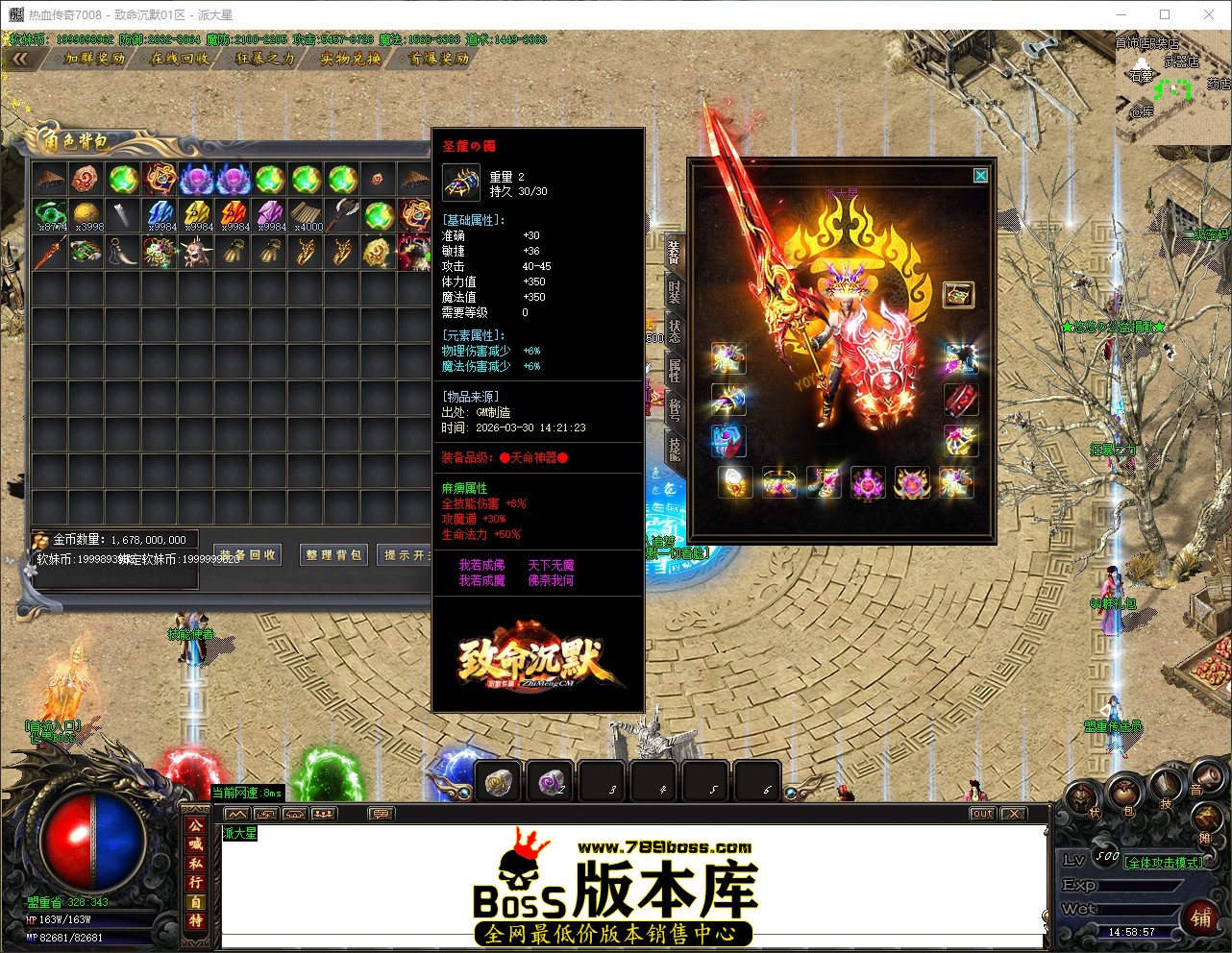Expand the chat window using the up arrow
This screenshot has width=1232, height=953.
[x=236, y=814]
